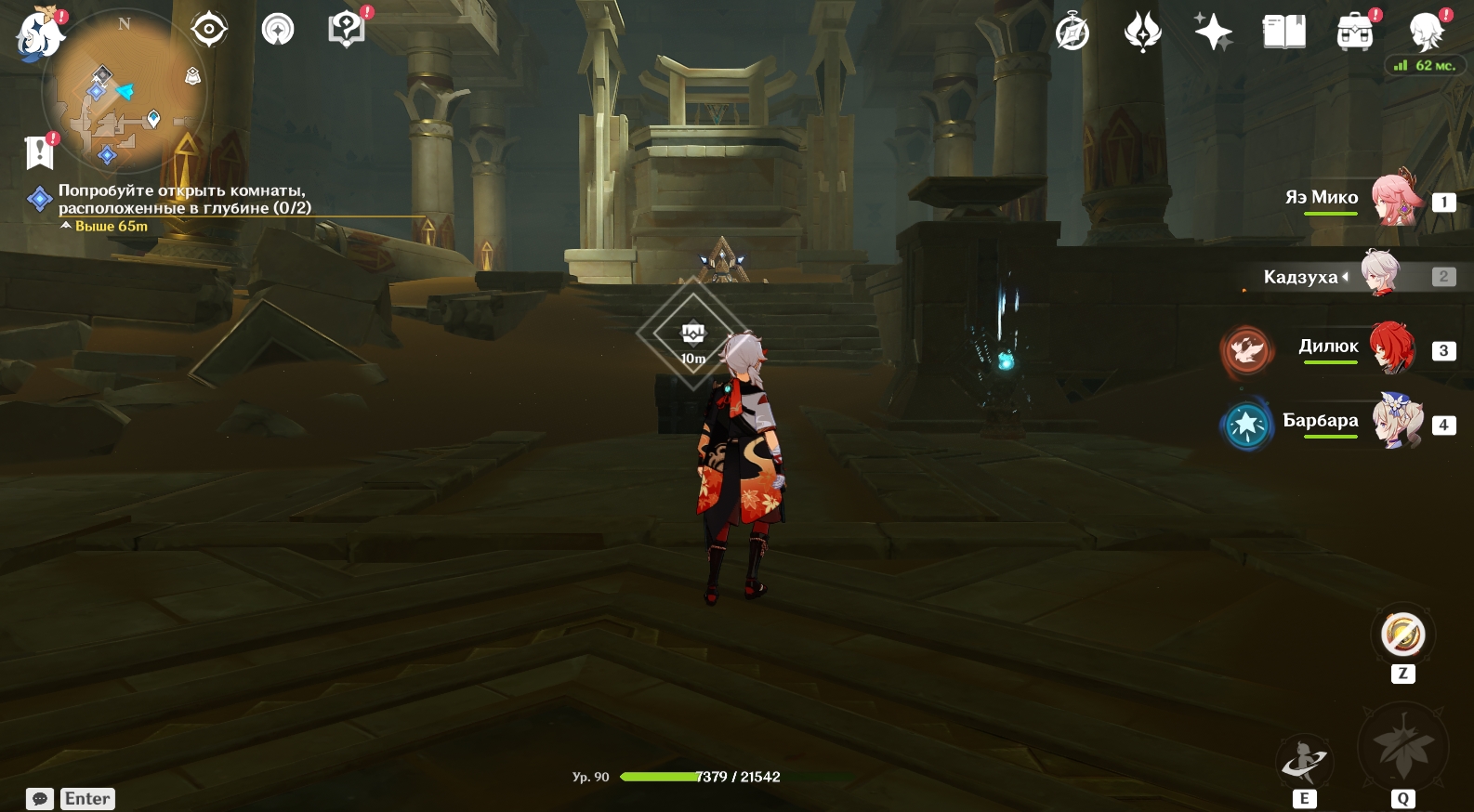Select Кадзуха in the party list
This screenshot has width=1474, height=812.
1381,275
